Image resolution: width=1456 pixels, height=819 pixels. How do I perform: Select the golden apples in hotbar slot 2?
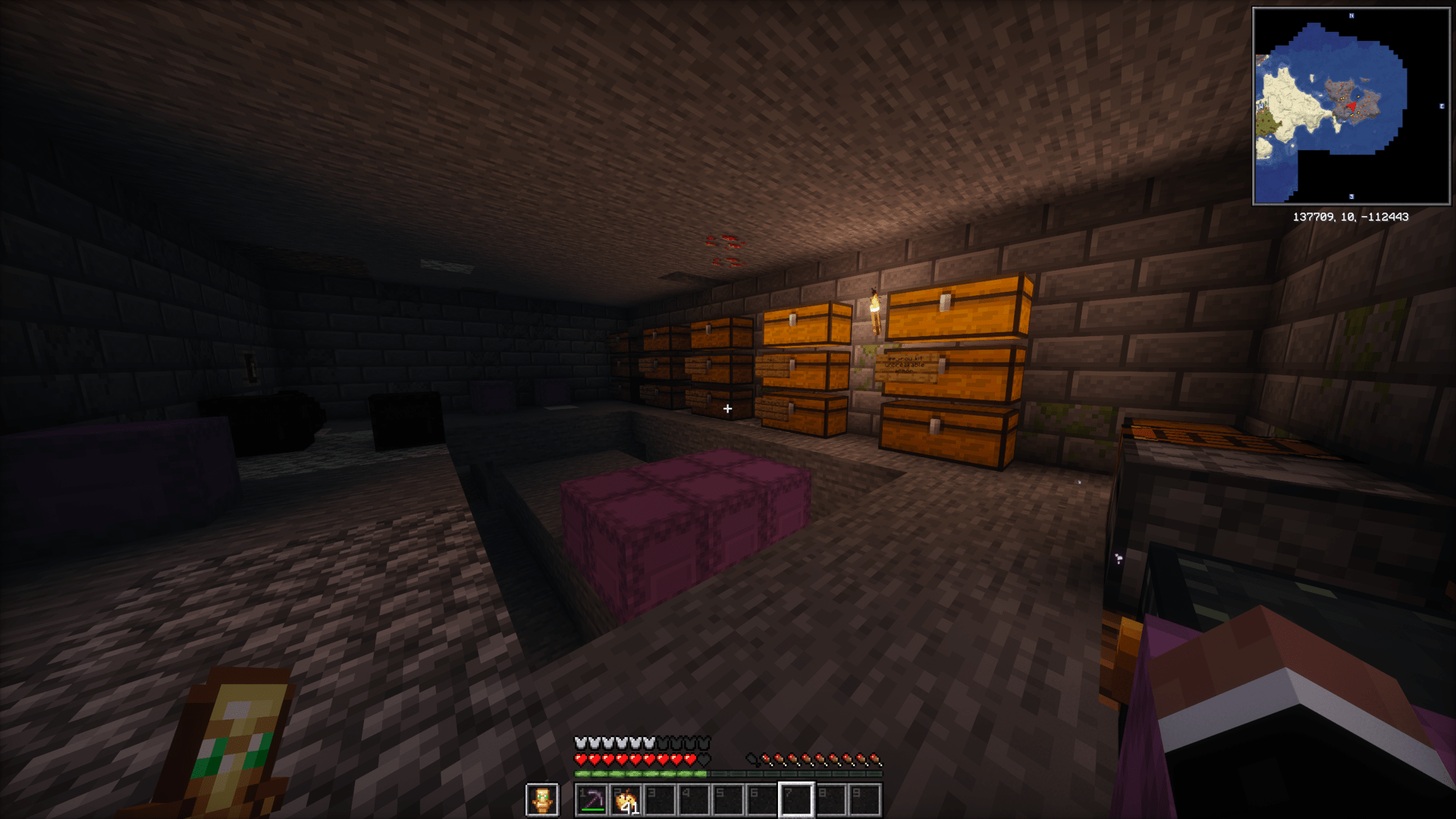coord(626,798)
